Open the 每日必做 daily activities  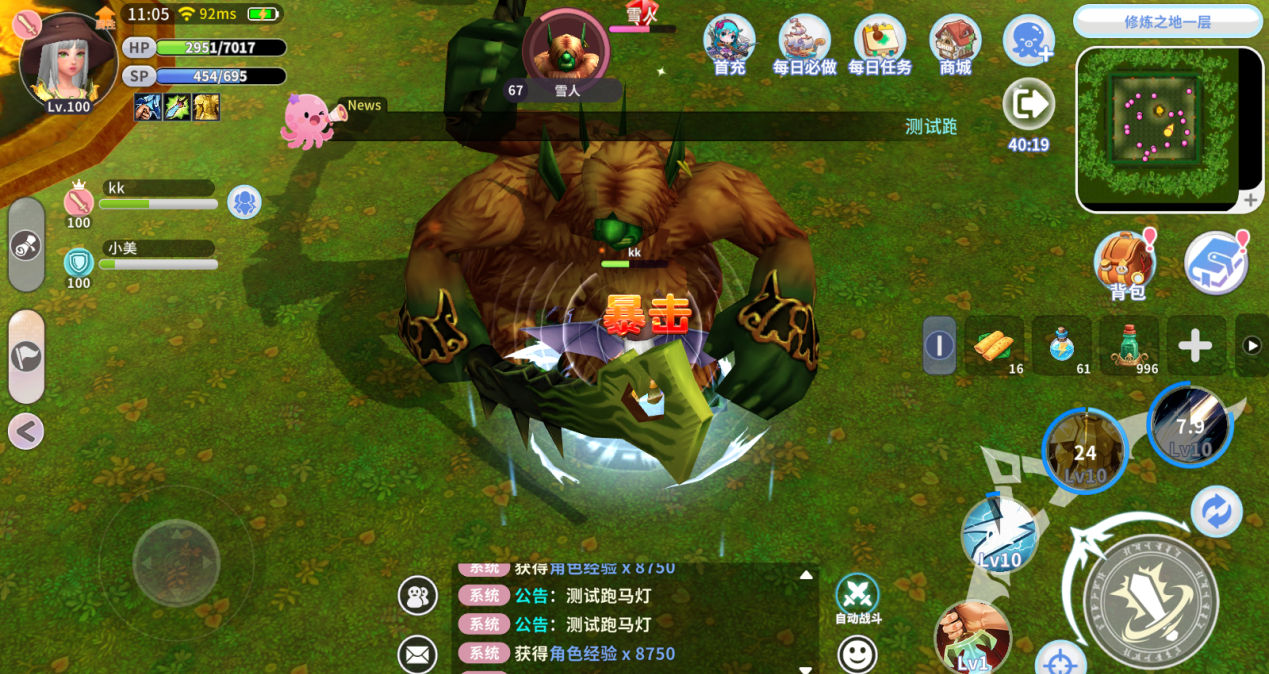[804, 42]
